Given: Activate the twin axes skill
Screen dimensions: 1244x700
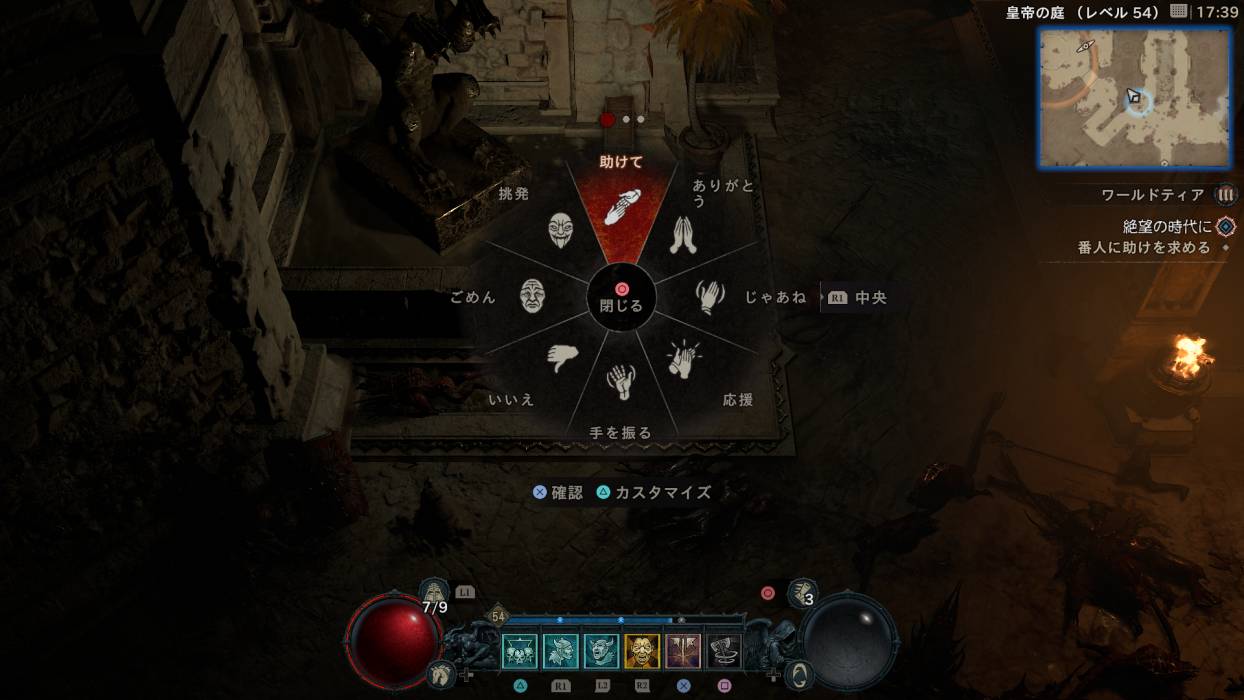Looking at the screenshot, I should 683,652.
